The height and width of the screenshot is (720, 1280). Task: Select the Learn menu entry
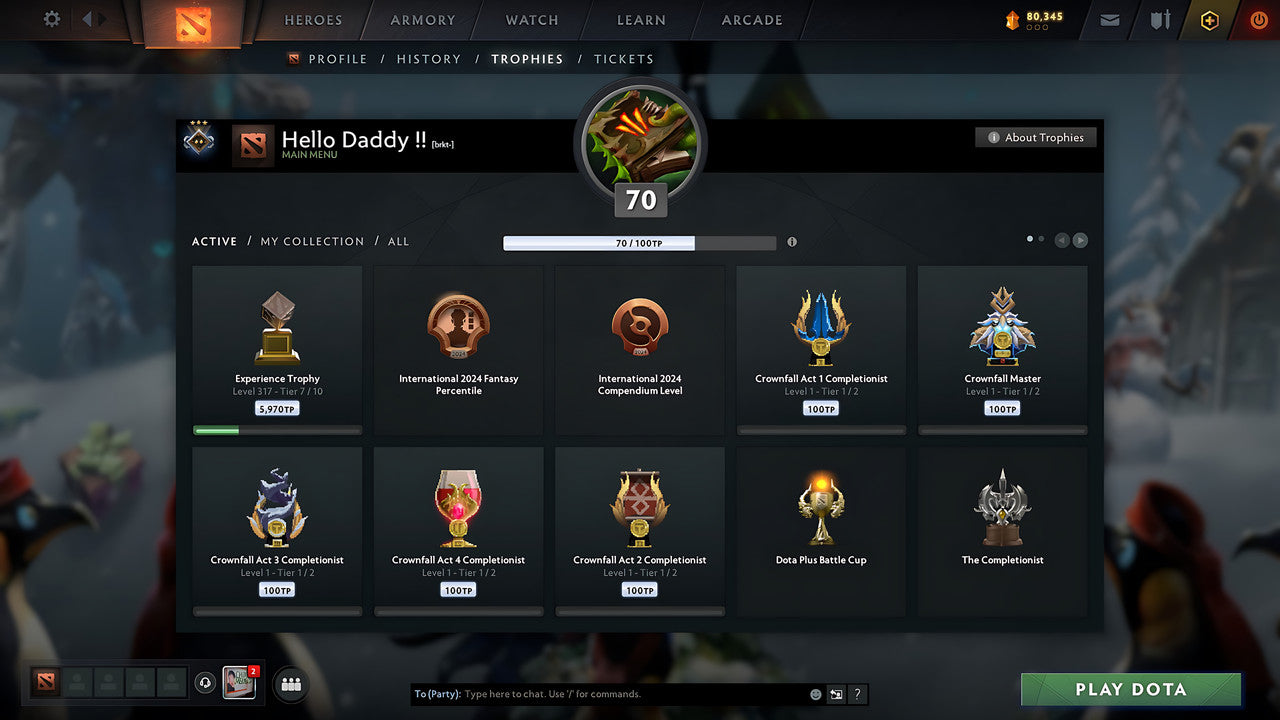point(641,20)
